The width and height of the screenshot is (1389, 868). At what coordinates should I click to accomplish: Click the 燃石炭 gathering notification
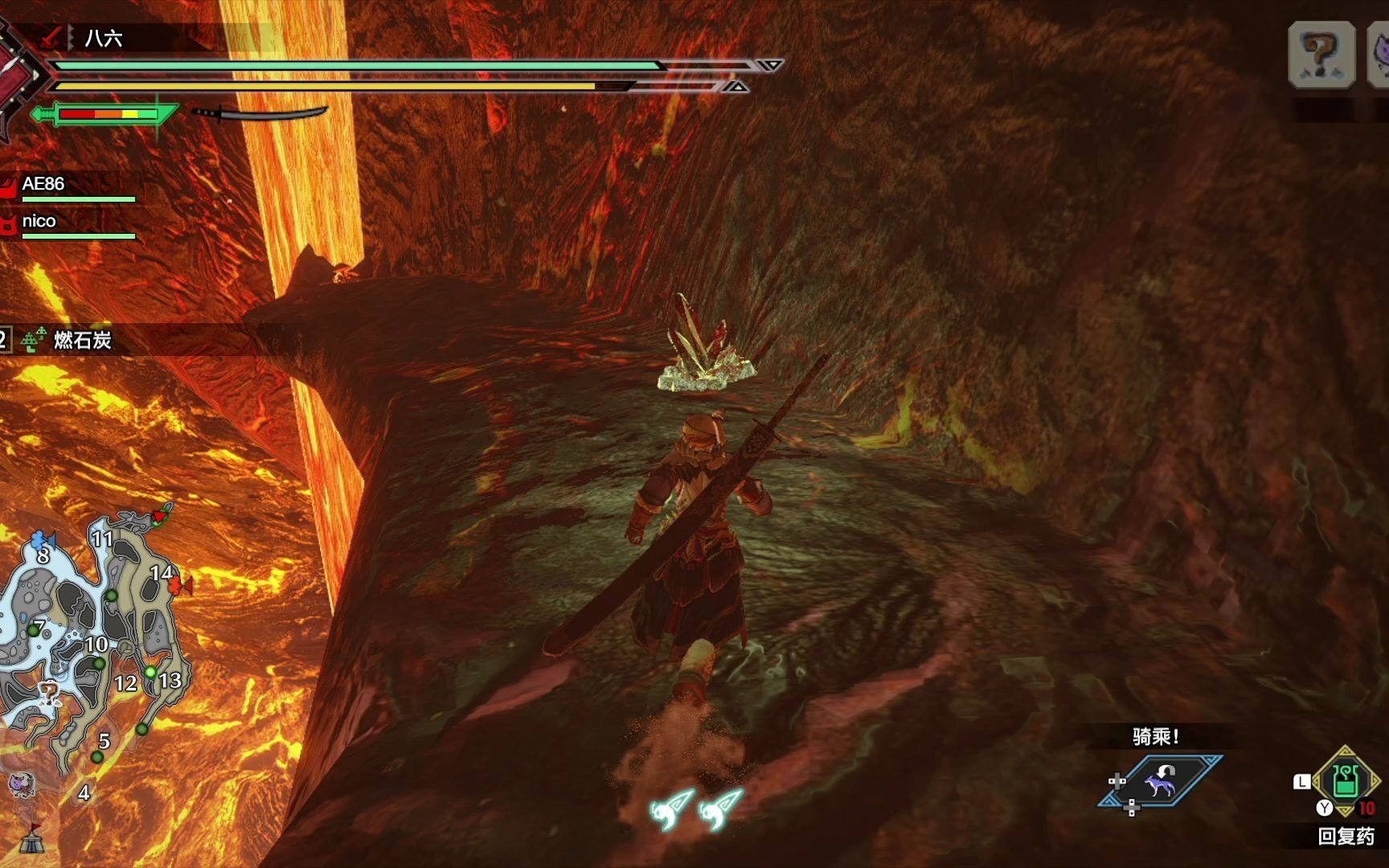[x=81, y=340]
